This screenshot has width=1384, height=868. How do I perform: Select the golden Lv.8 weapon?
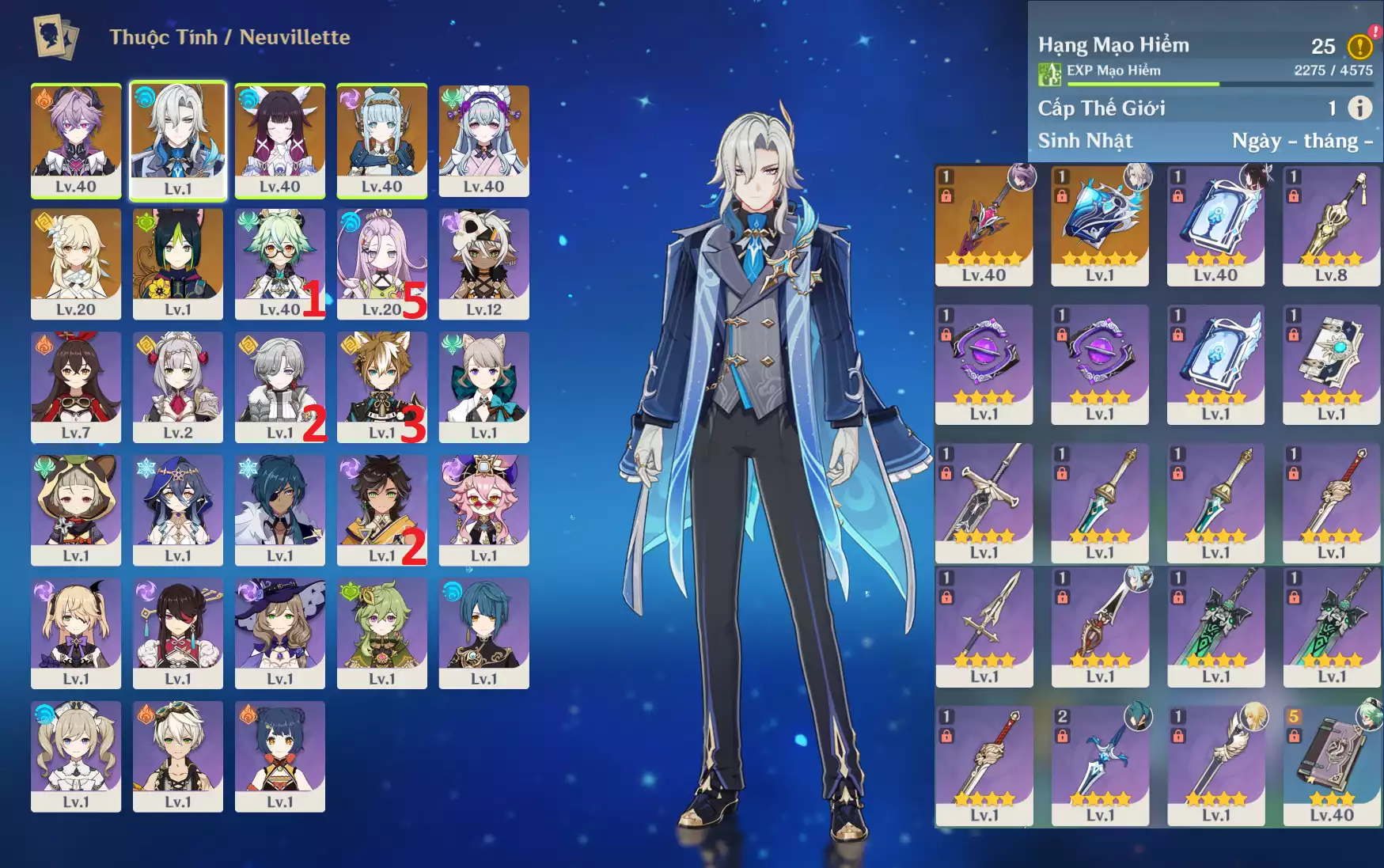coord(1331,225)
